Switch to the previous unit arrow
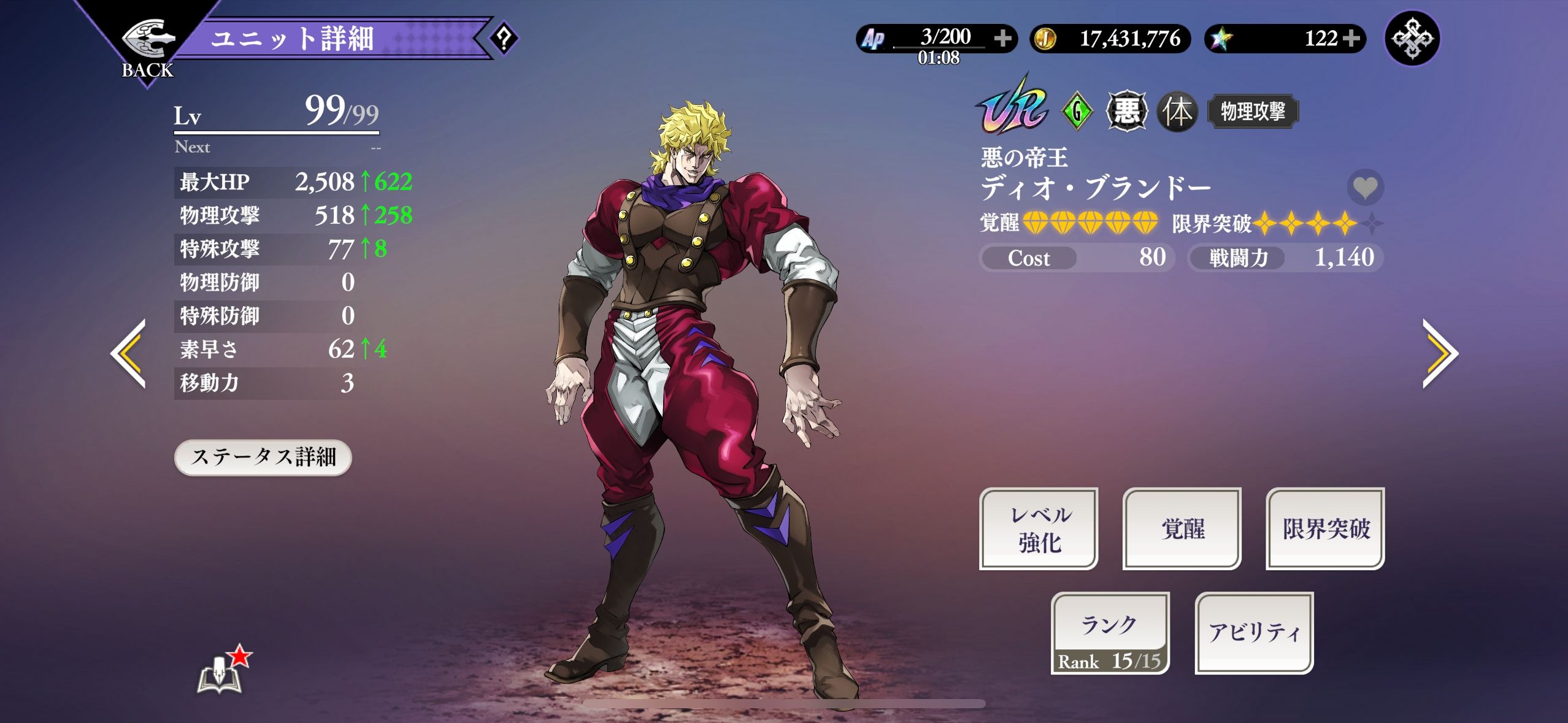1568x723 pixels. [129, 354]
